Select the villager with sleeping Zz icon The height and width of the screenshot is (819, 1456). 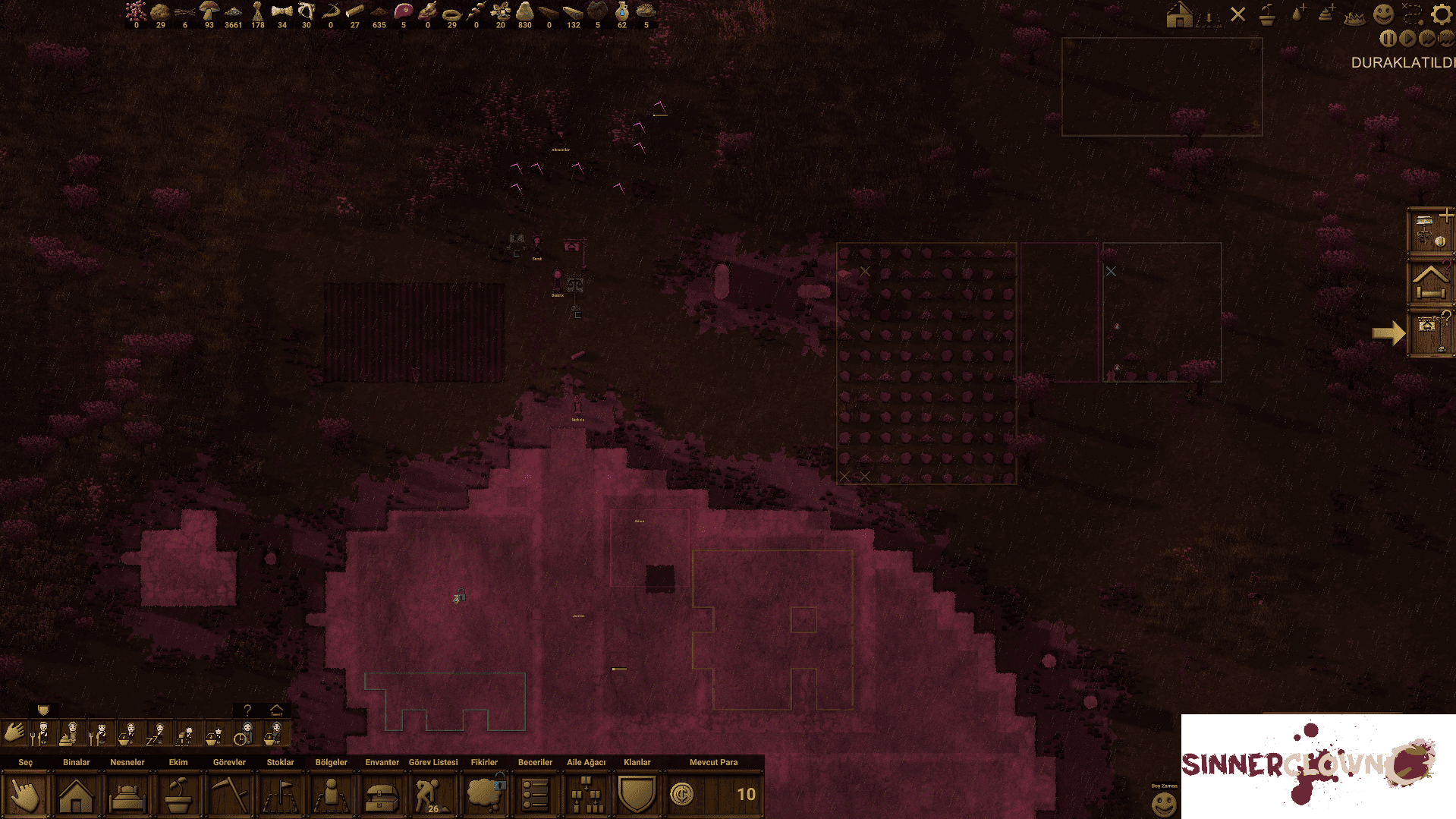158,734
